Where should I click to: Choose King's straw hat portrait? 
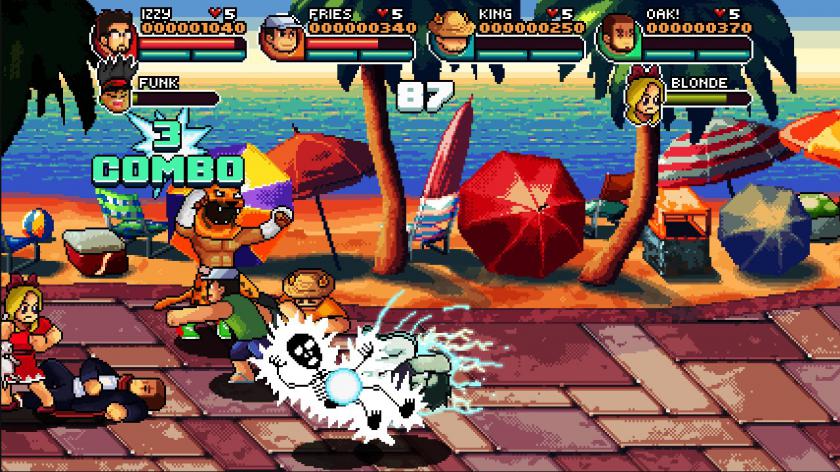click(x=449, y=36)
